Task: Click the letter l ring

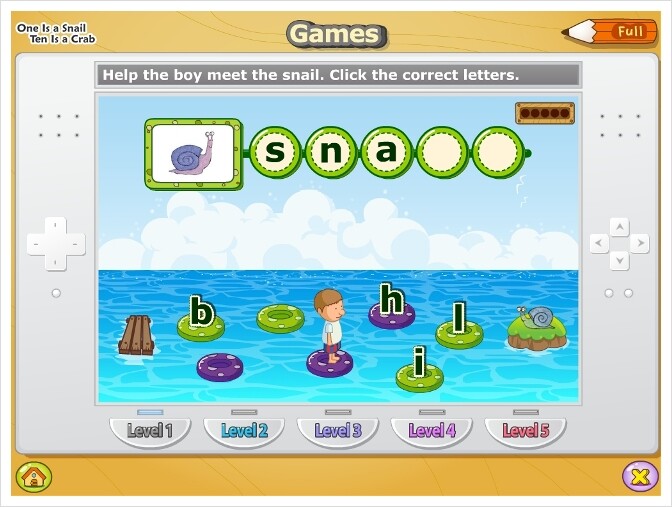Action: [459, 324]
